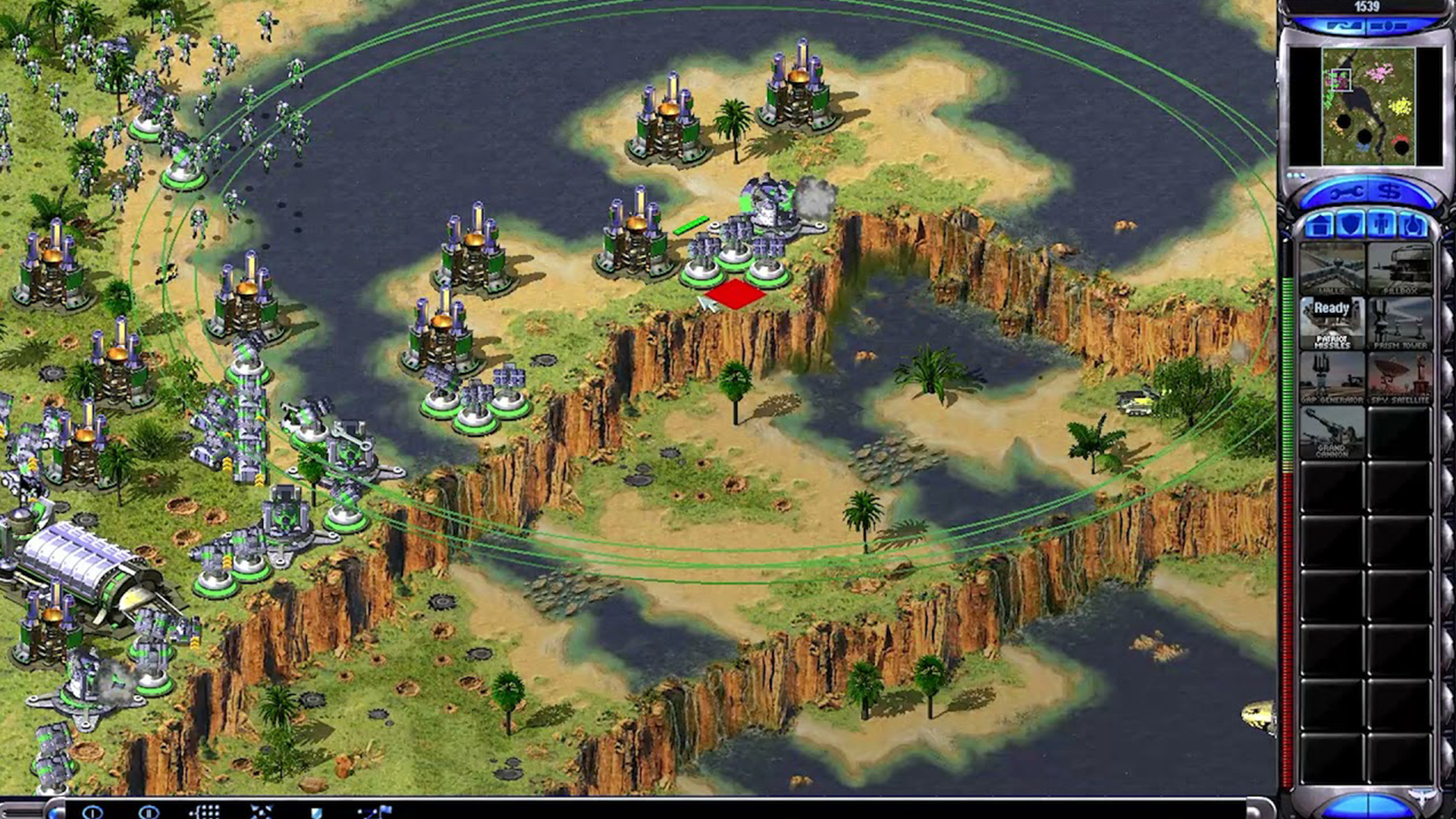Click the Spy Satellite build icon
This screenshot has width=1456, height=819.
(x=1400, y=377)
